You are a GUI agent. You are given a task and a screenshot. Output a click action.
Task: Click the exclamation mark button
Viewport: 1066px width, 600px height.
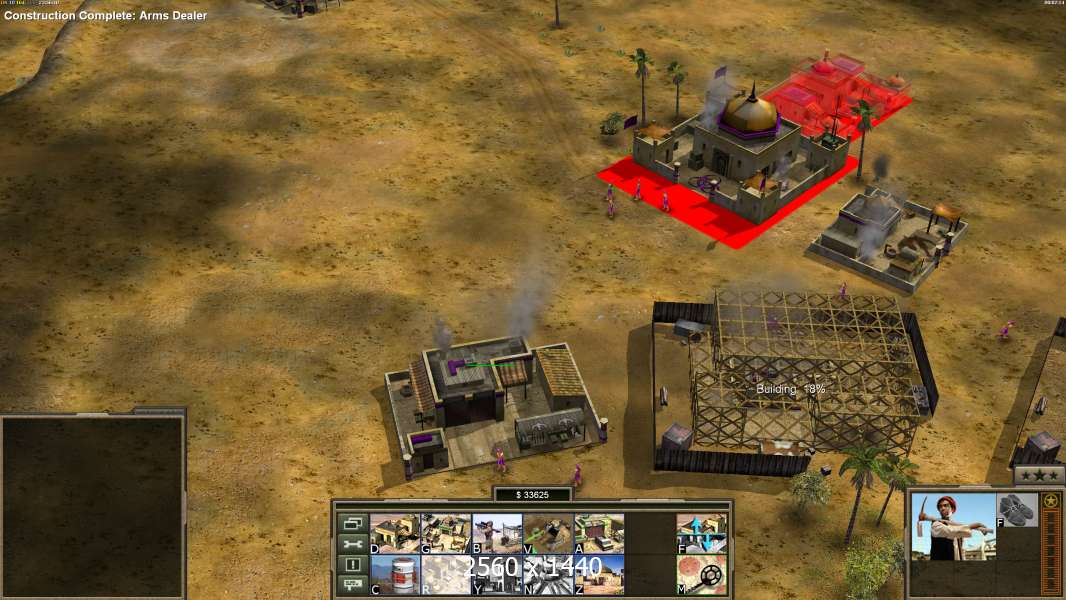(x=352, y=565)
